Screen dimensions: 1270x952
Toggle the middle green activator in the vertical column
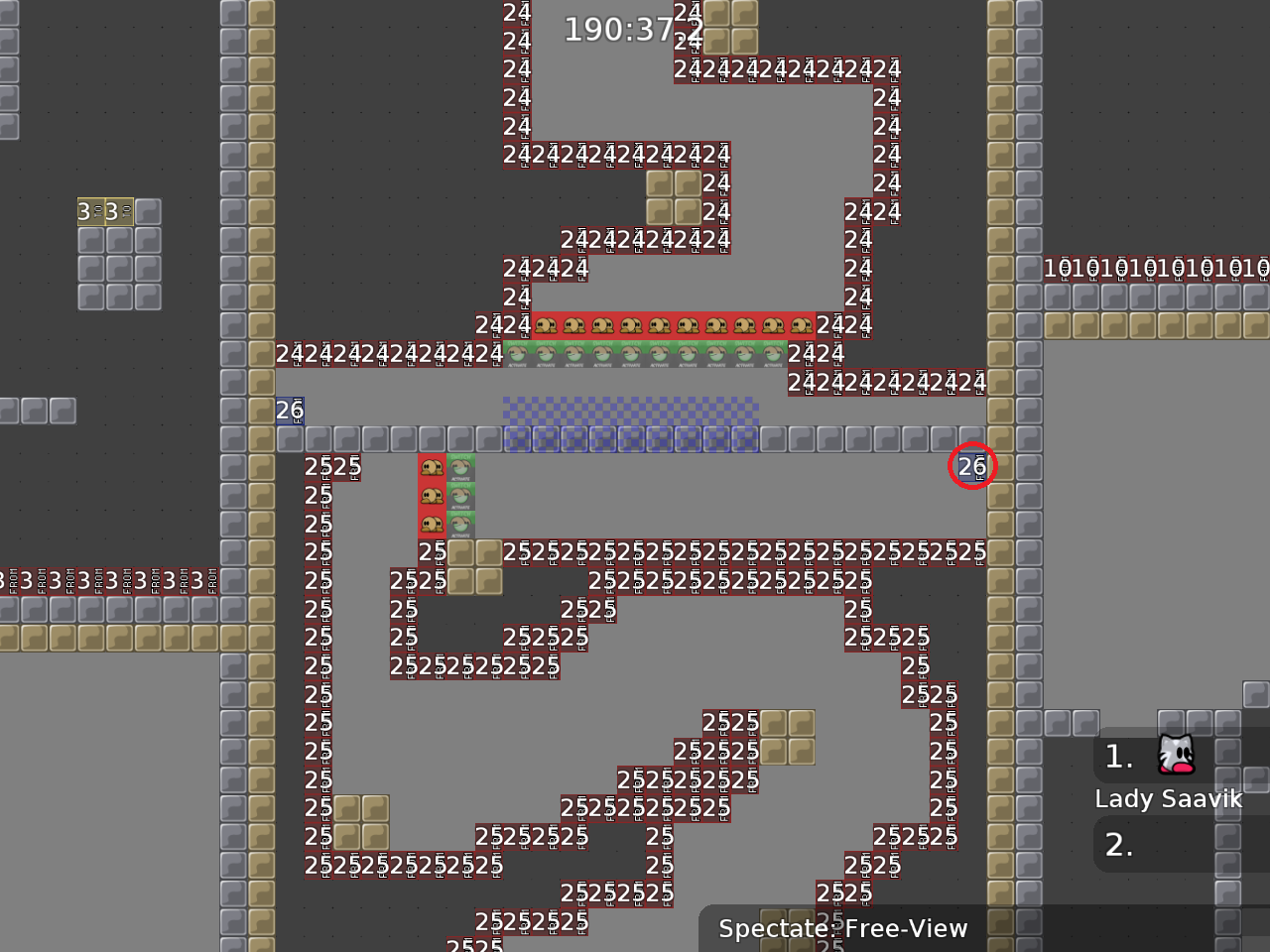click(x=459, y=494)
